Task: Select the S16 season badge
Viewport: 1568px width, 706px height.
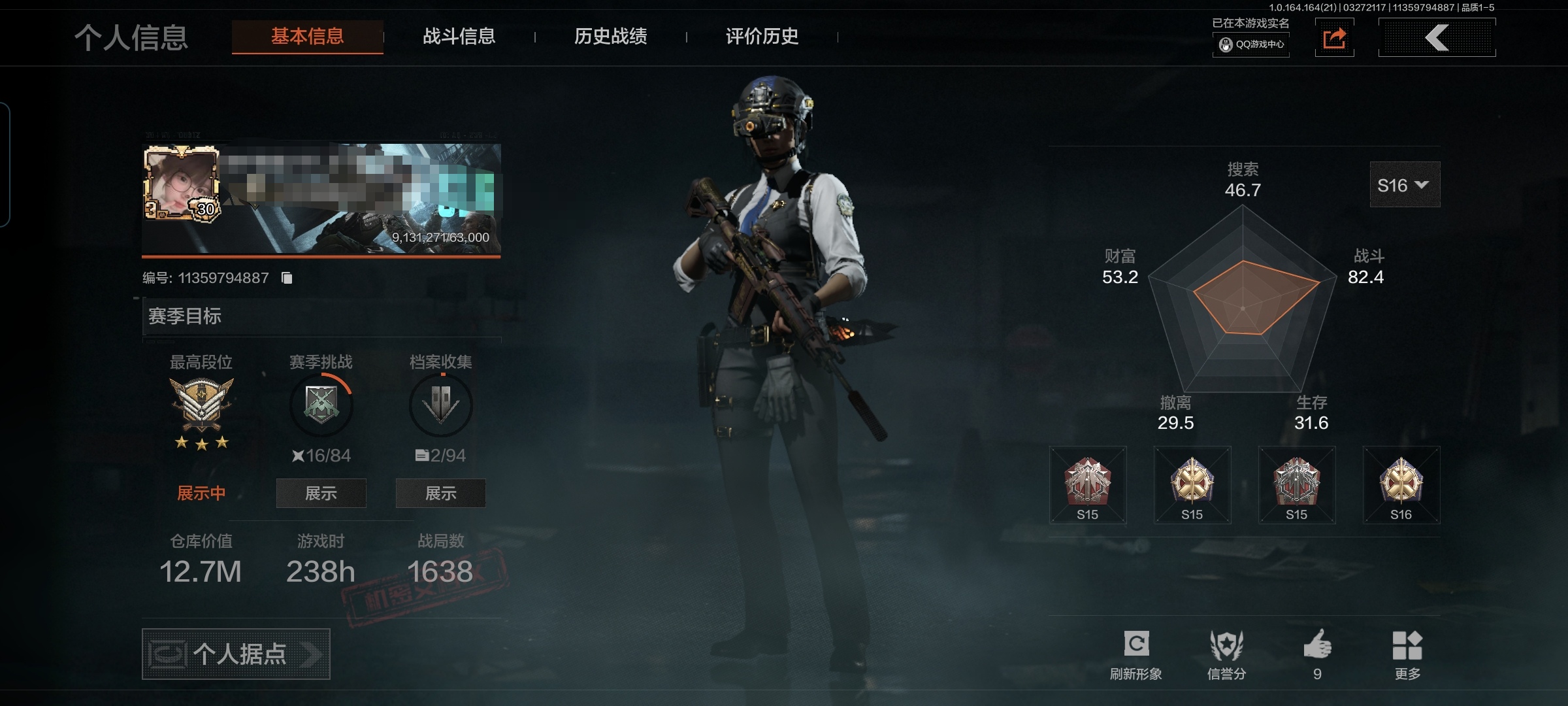Action: 1401,484
